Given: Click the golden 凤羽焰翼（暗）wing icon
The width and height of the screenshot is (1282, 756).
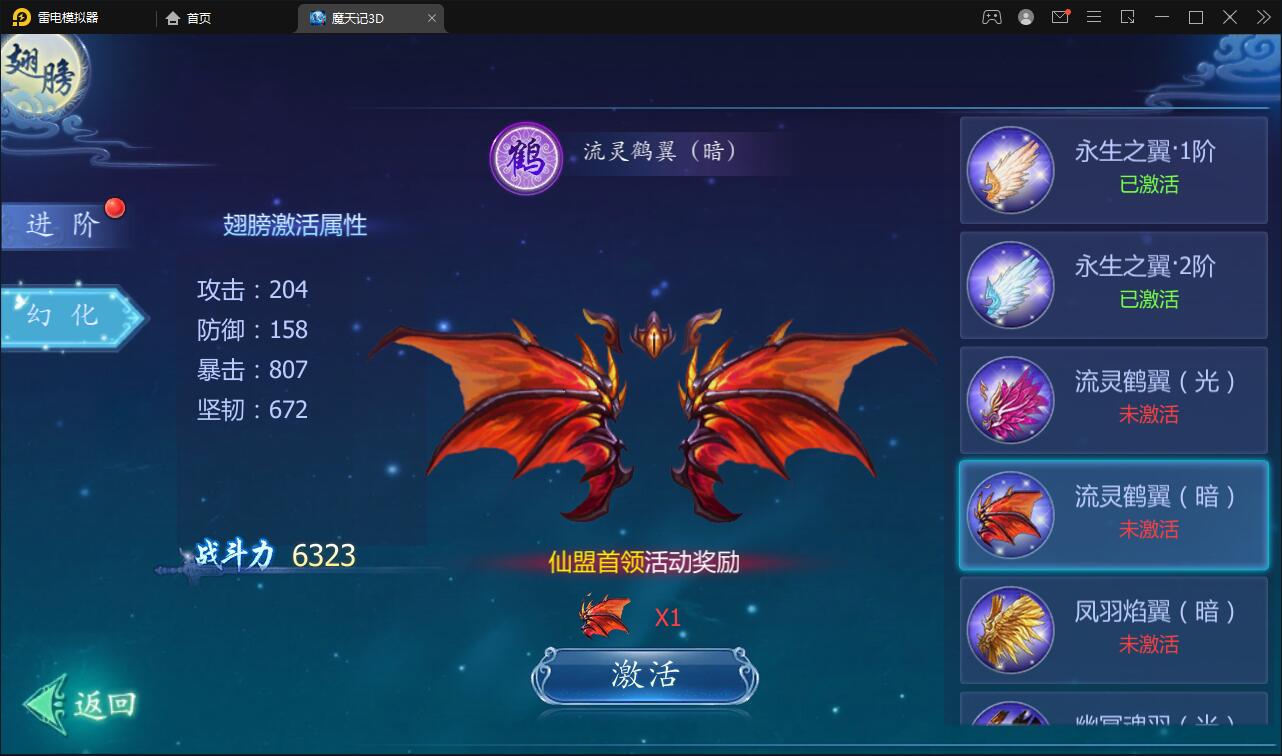Looking at the screenshot, I should click(1010, 630).
